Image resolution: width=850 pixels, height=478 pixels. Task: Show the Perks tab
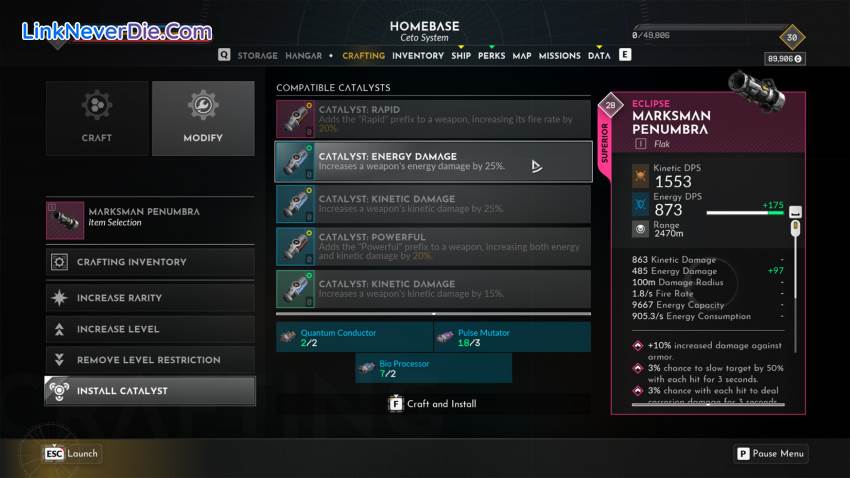[491, 56]
